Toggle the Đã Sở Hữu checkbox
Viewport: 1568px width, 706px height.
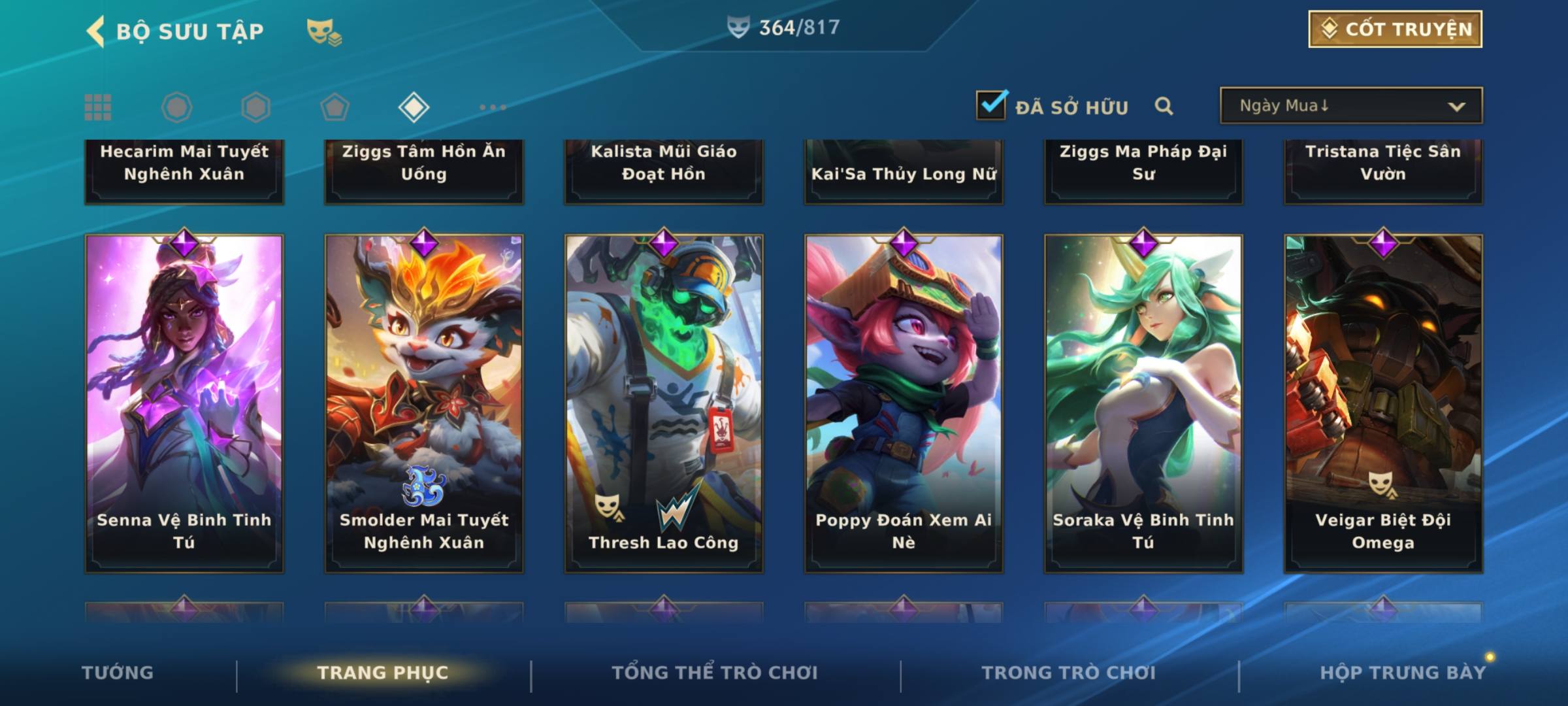coord(991,105)
